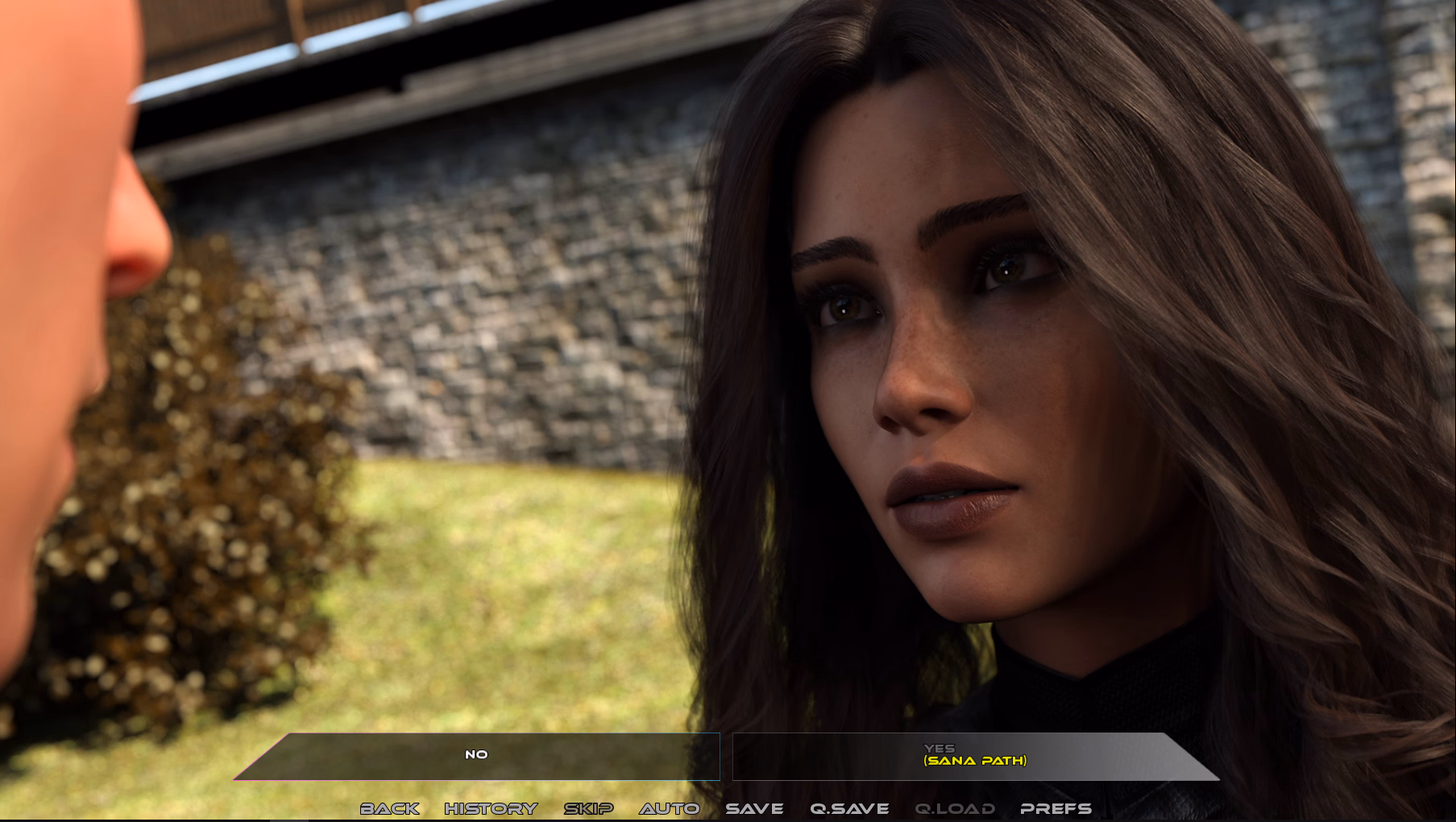Go back with the Back button

click(x=390, y=808)
